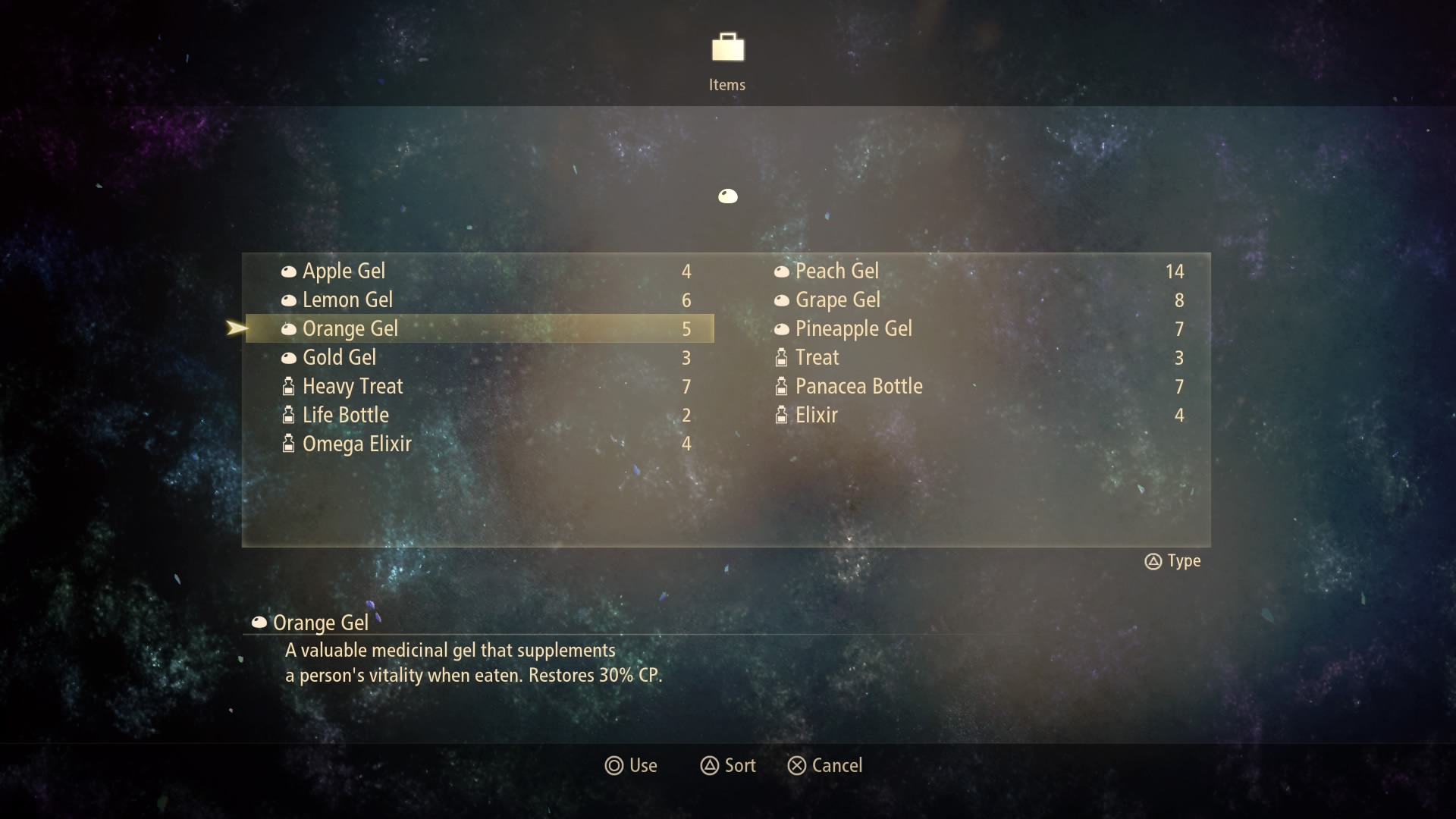The image size is (1456, 819).
Task: Select the gel icon beside Peach Gel
Action: tap(782, 271)
